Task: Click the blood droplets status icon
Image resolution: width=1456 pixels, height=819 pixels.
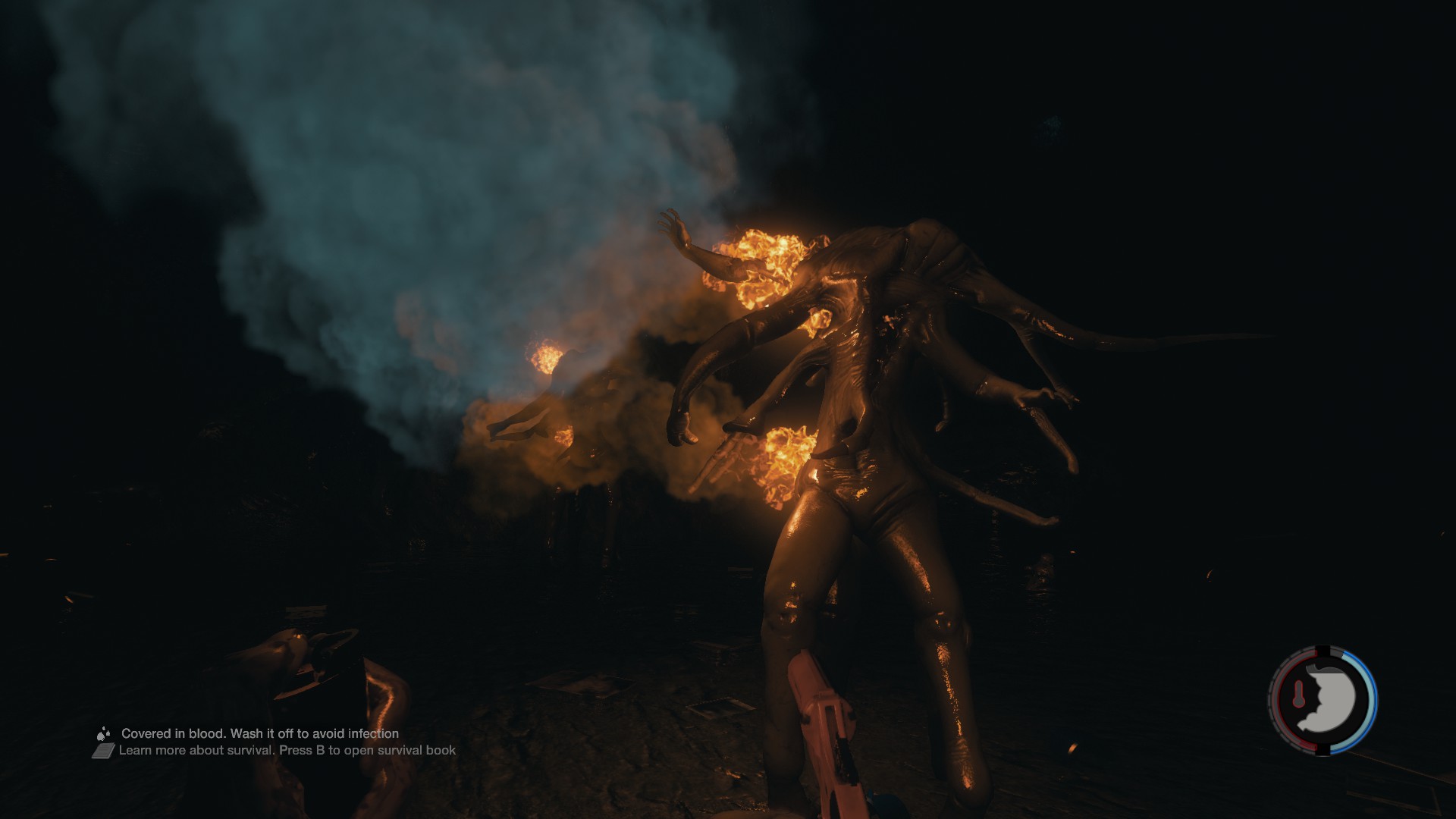Action: tap(104, 733)
